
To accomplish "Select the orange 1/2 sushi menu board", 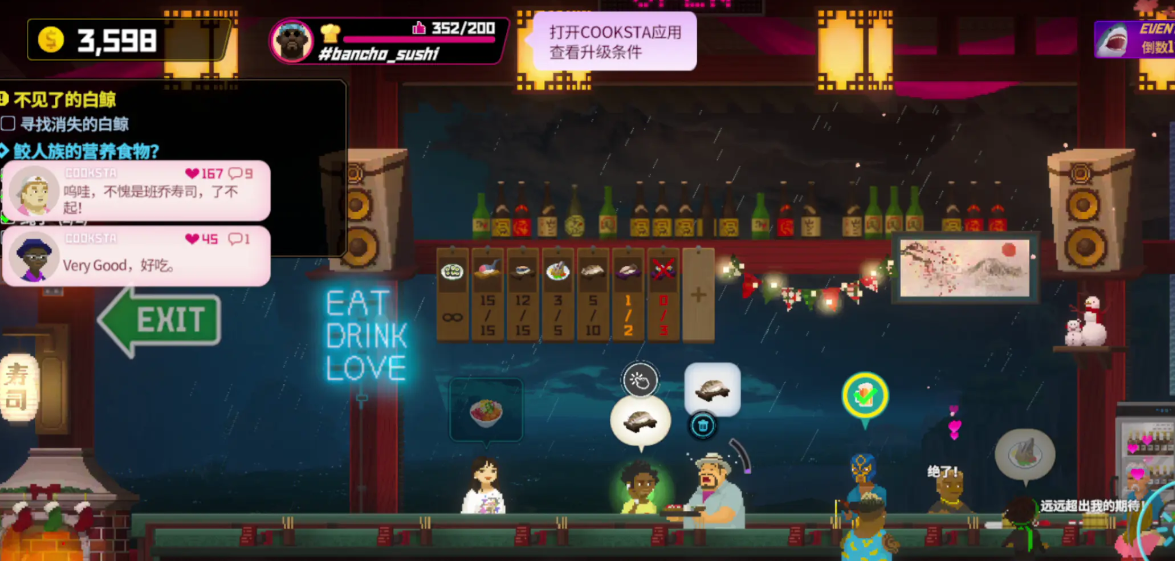I will (629, 295).
